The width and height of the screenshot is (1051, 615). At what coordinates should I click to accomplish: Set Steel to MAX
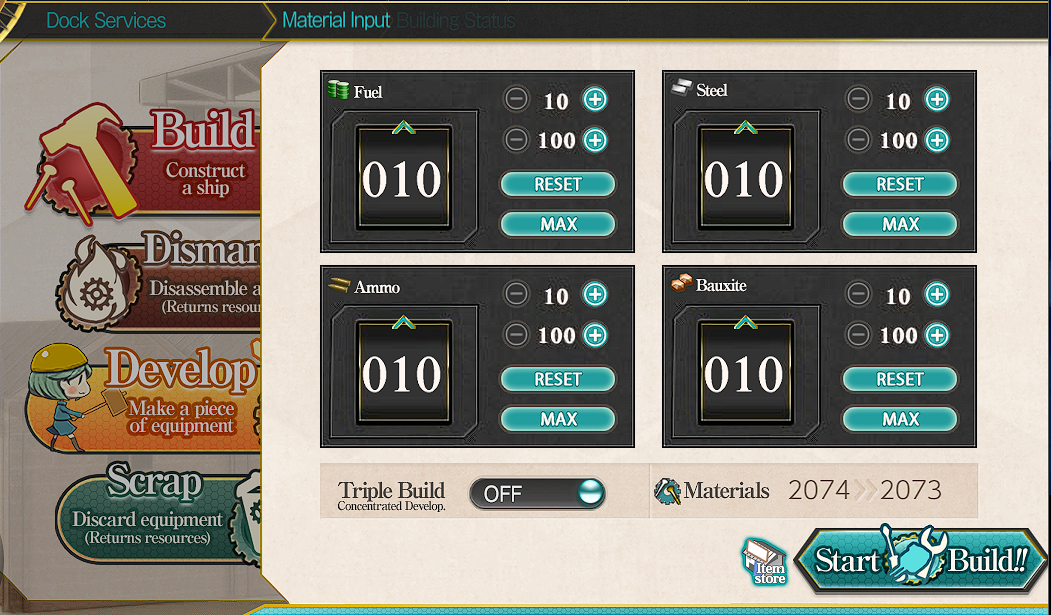[900, 224]
